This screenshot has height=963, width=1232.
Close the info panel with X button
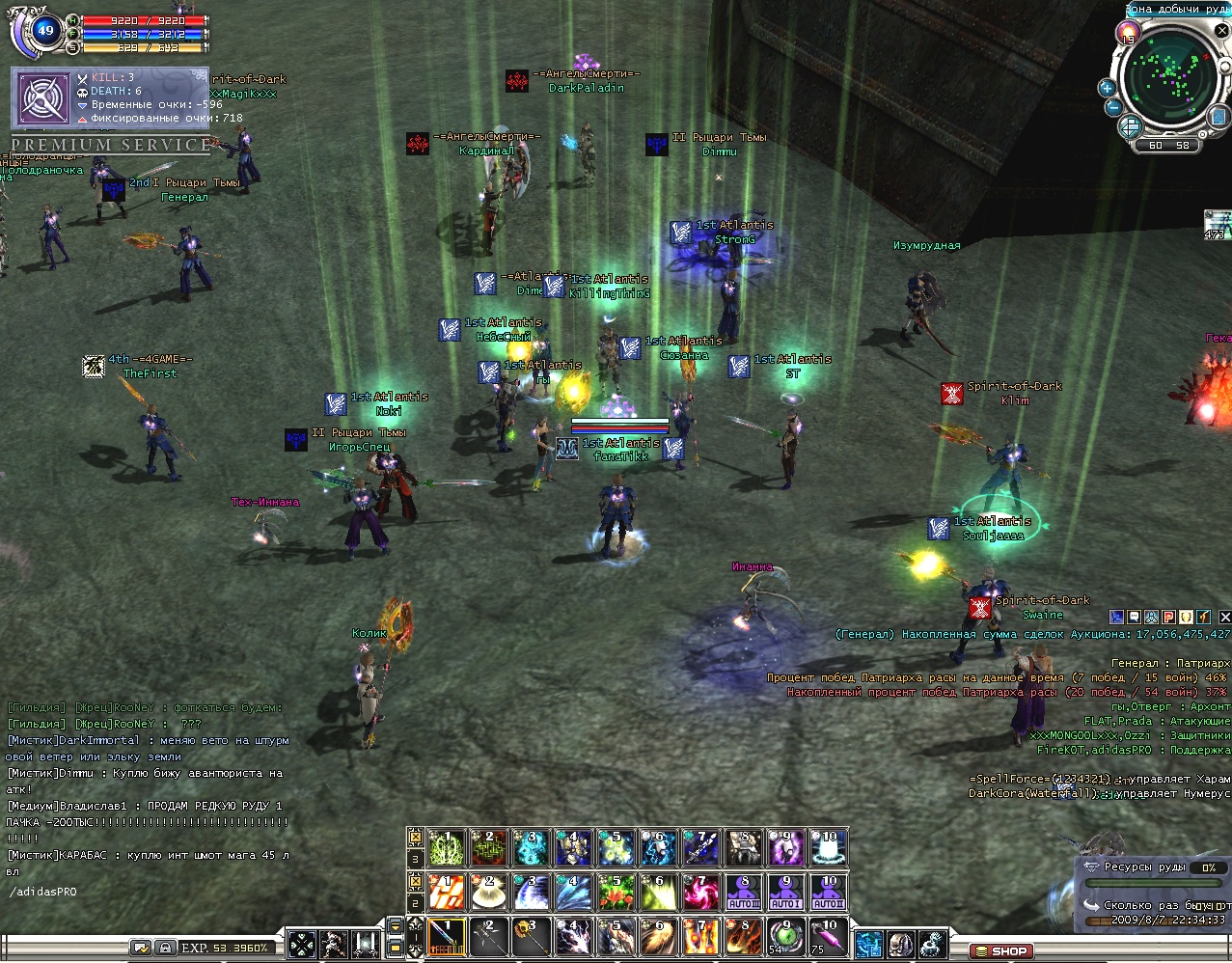click(x=1224, y=617)
